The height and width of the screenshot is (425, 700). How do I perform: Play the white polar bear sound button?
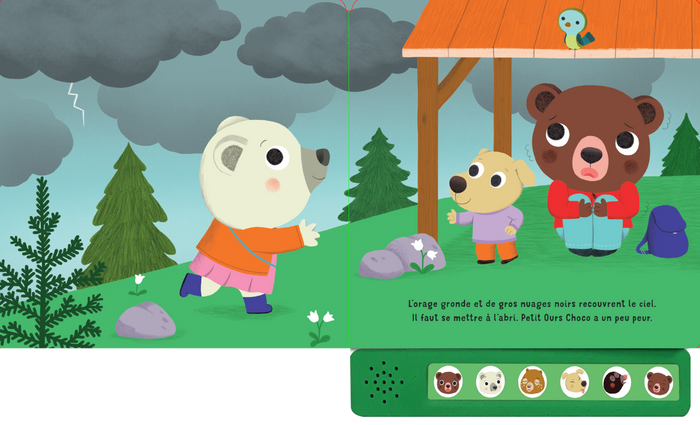(x=490, y=382)
